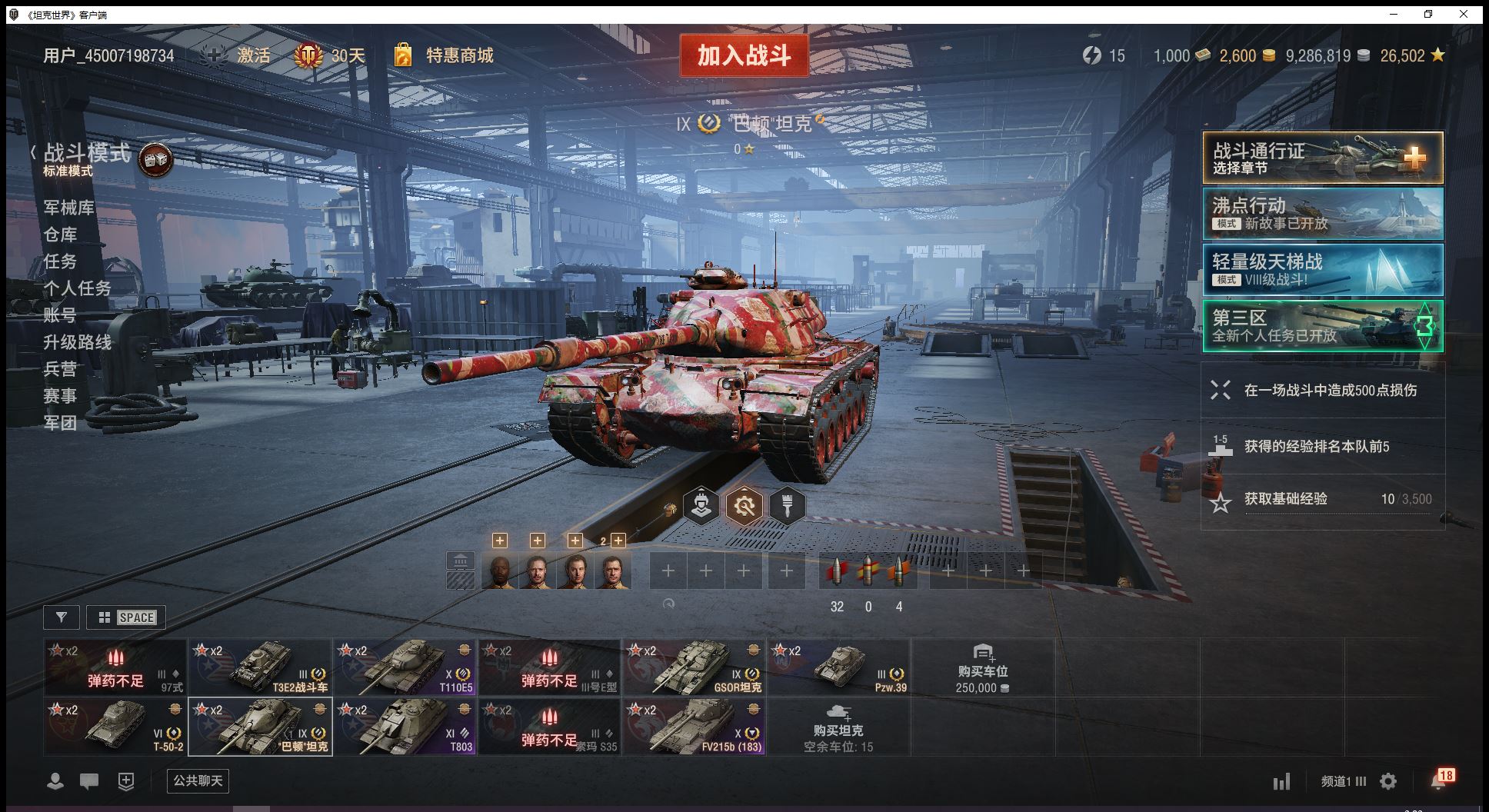Open the 军团 clan menu

click(x=60, y=423)
